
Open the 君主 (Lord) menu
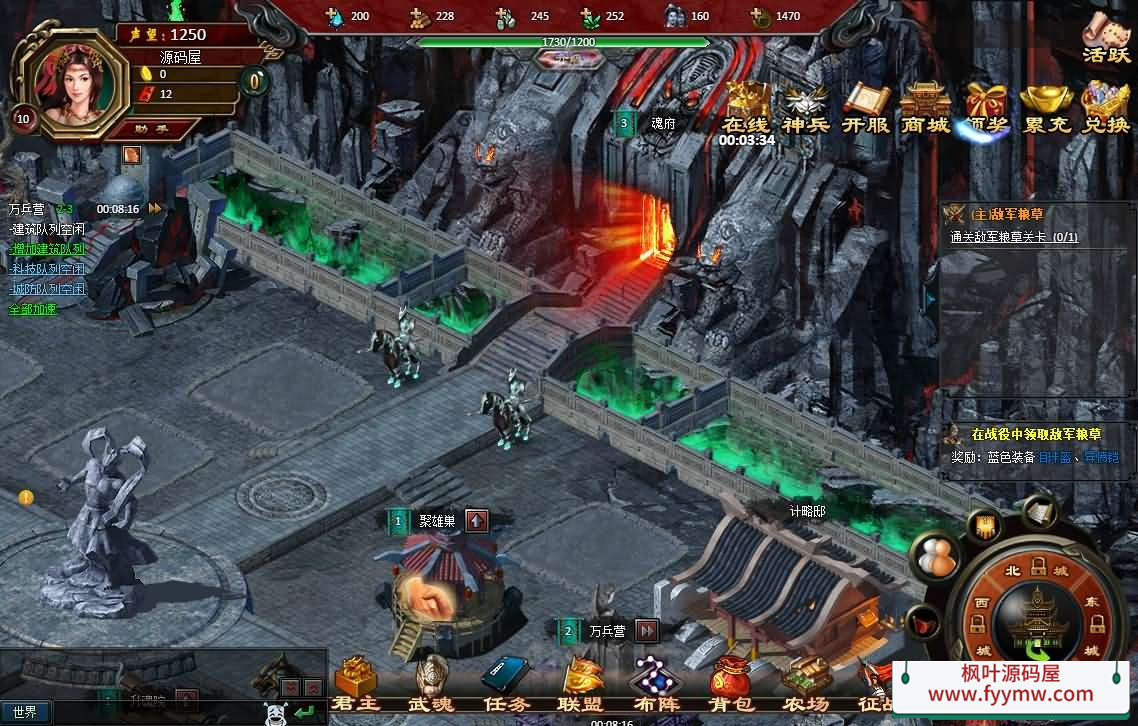(x=356, y=682)
